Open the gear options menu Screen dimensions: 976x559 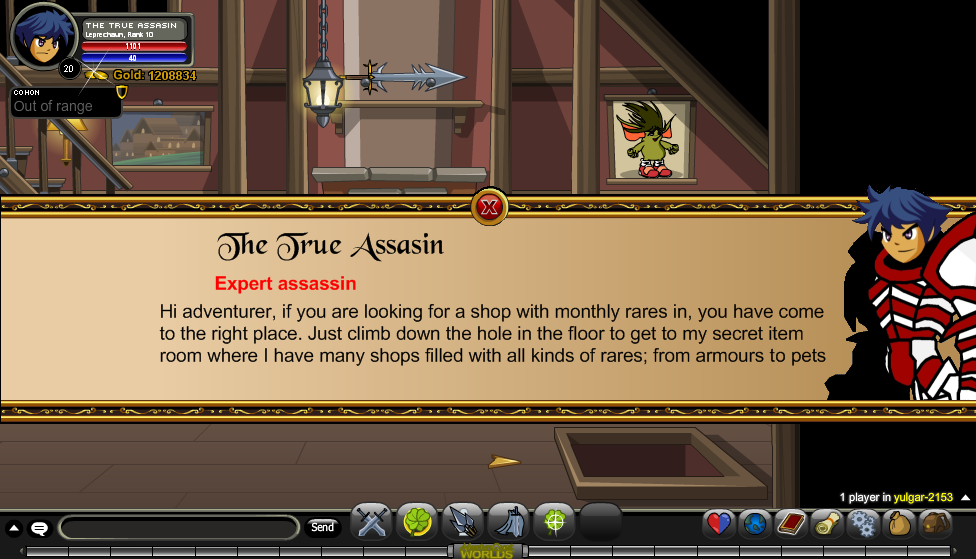pos(862,523)
